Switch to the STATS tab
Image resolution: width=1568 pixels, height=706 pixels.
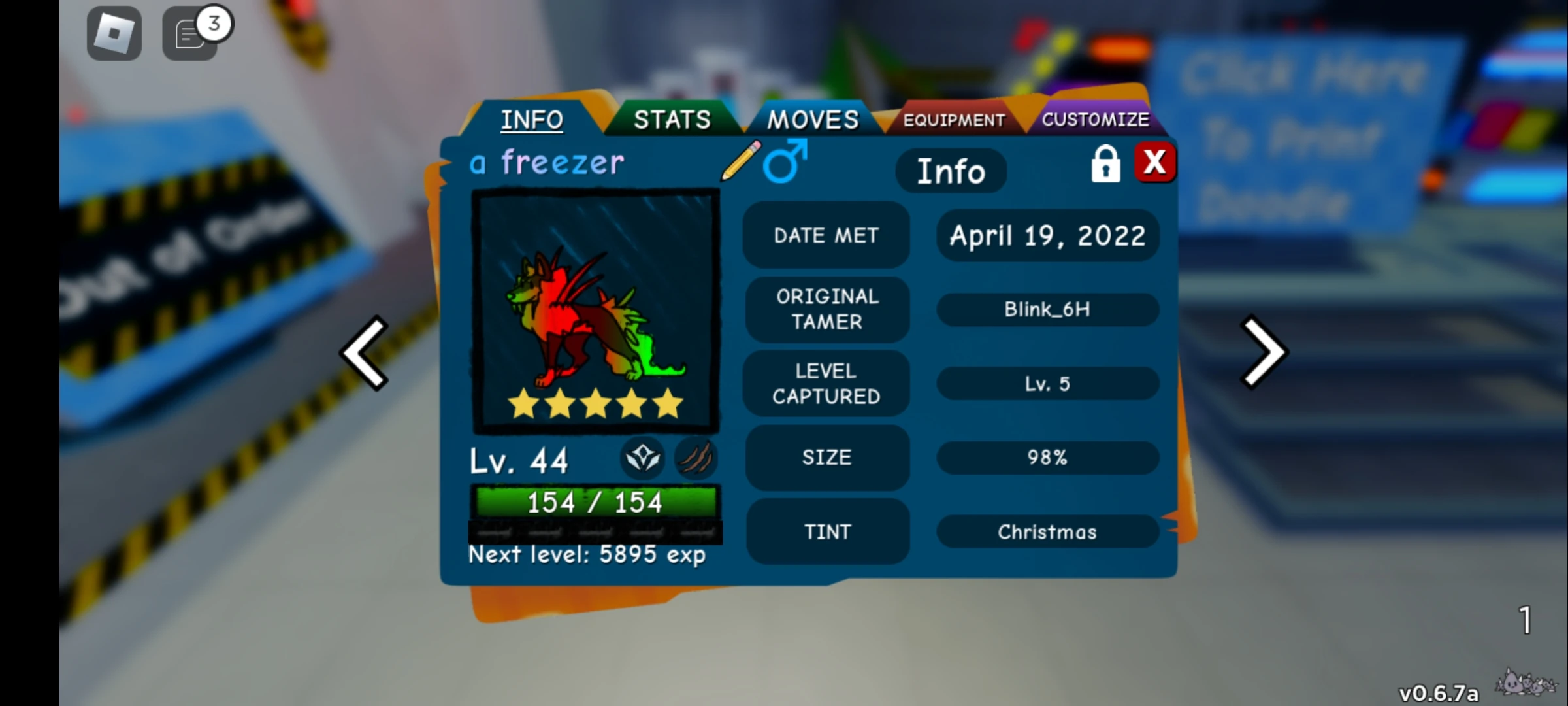pyautogui.click(x=673, y=119)
